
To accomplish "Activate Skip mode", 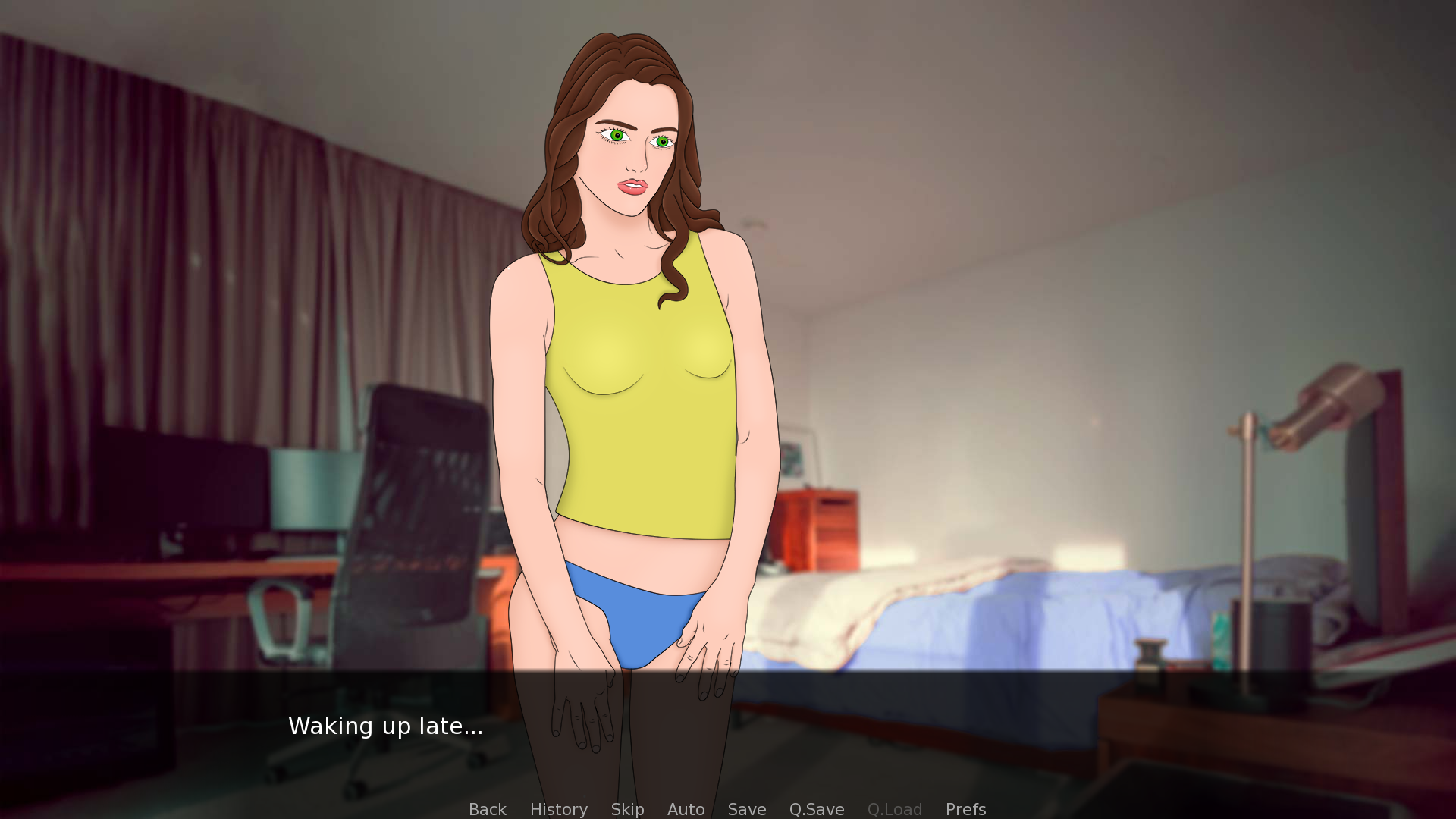I will click(627, 809).
